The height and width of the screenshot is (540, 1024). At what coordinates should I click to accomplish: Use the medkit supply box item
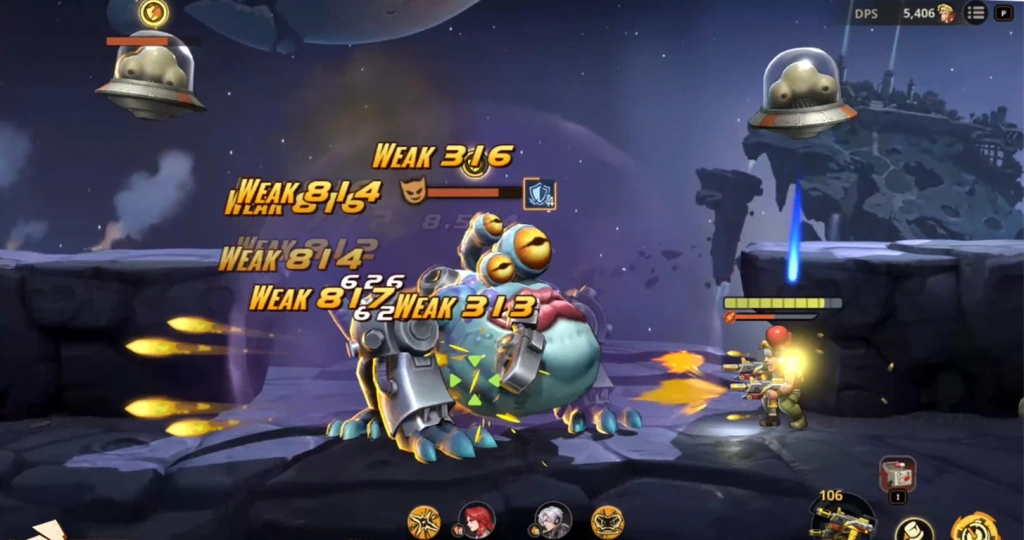[x=896, y=475]
